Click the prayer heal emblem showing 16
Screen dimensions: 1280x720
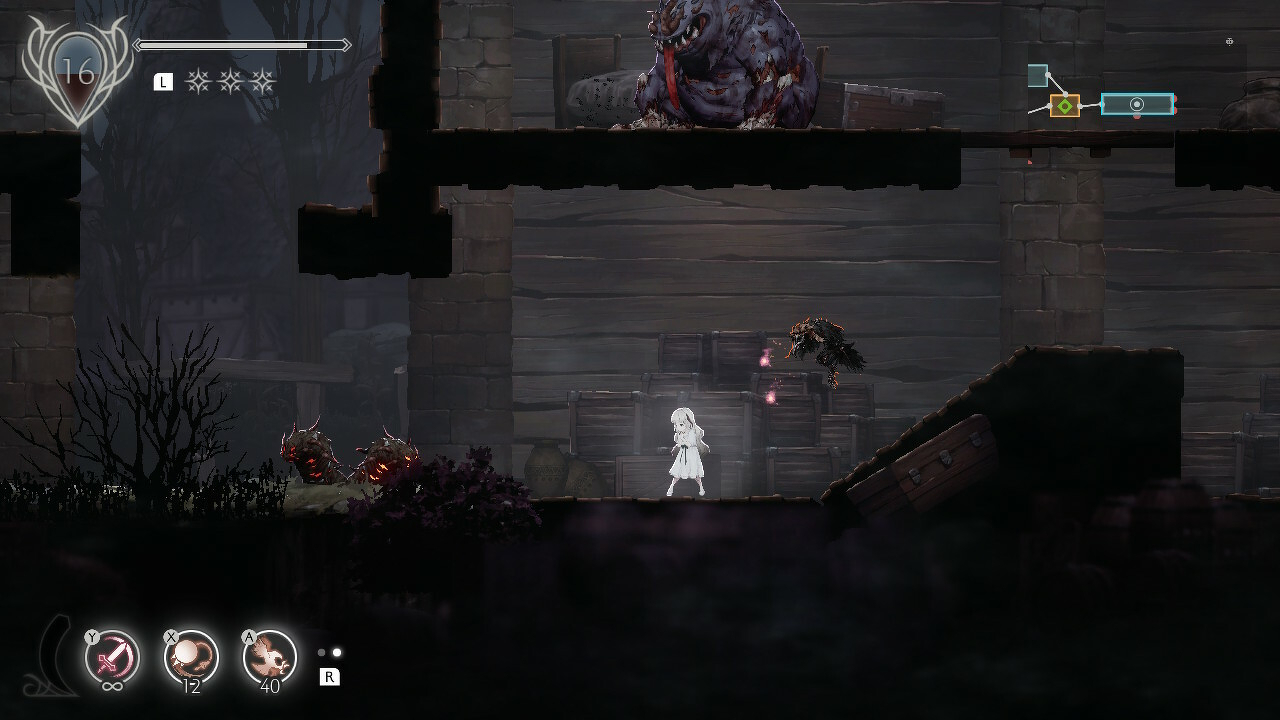coord(76,72)
